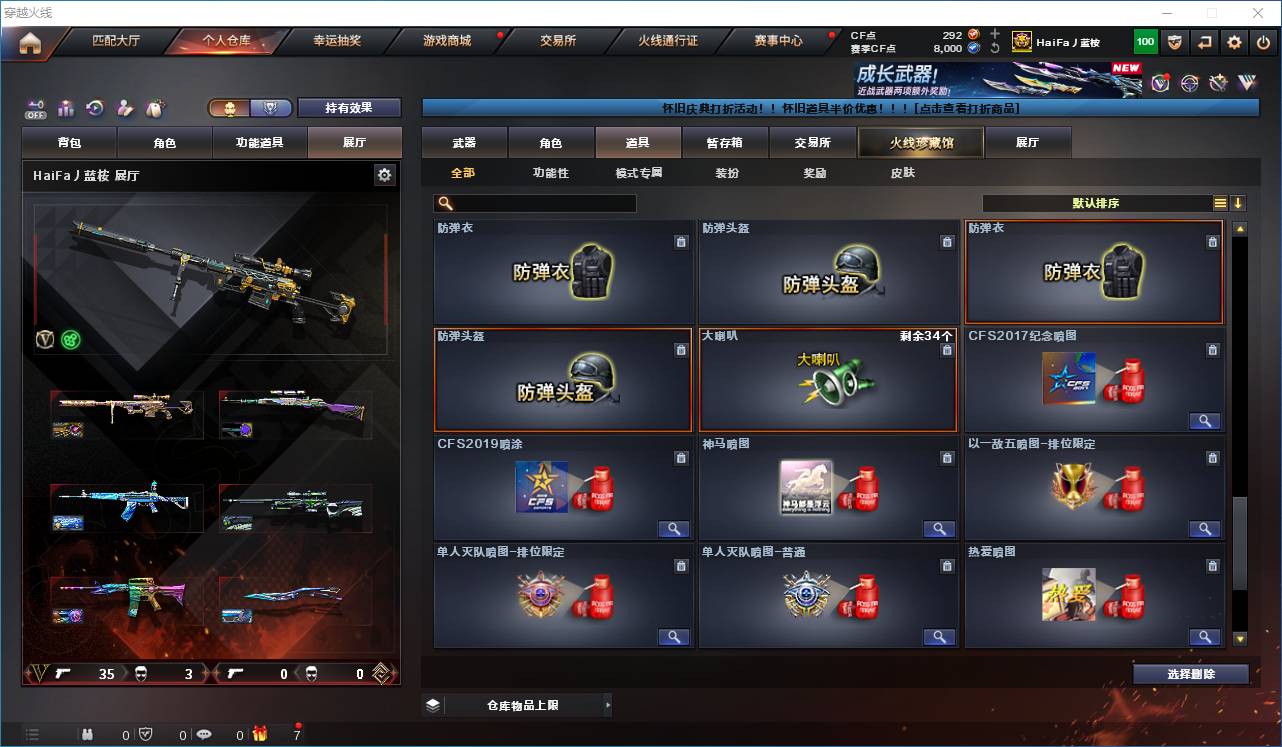Image resolution: width=1282 pixels, height=747 pixels.
Task: Click the layered stack icon beside 仓库物品上限
Action: click(x=432, y=704)
